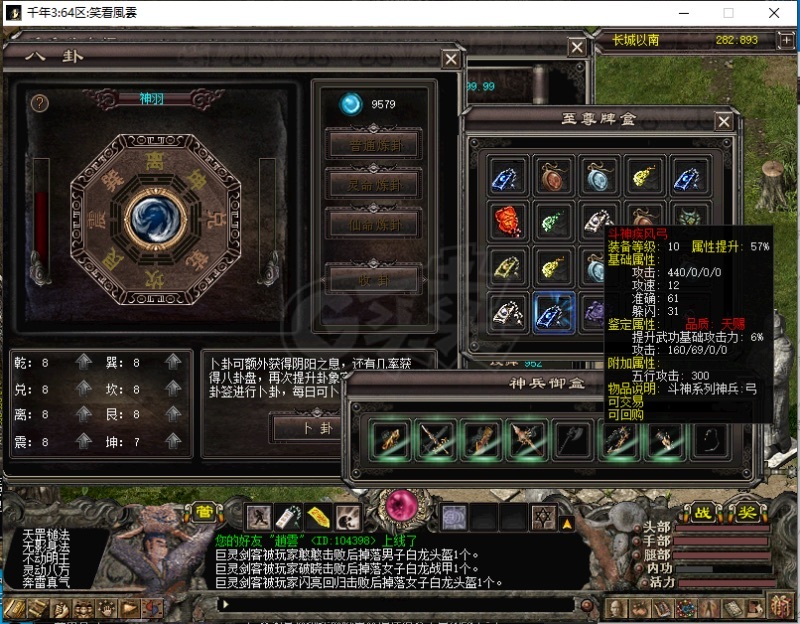Viewport: 800px width, 624px height.
Task: Open the bagua help question mark
Action: click(40, 103)
